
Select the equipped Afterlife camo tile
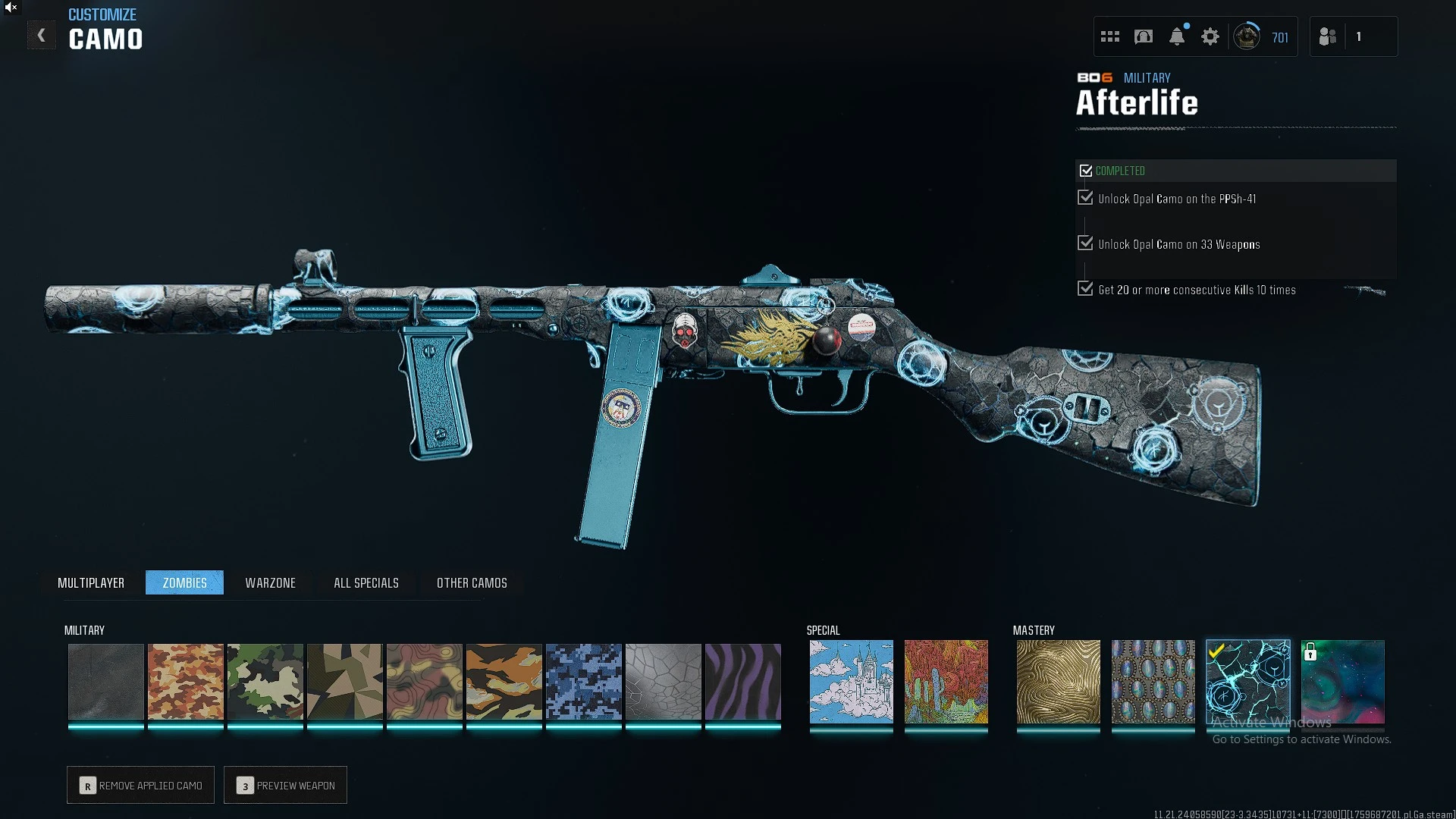tap(1247, 681)
